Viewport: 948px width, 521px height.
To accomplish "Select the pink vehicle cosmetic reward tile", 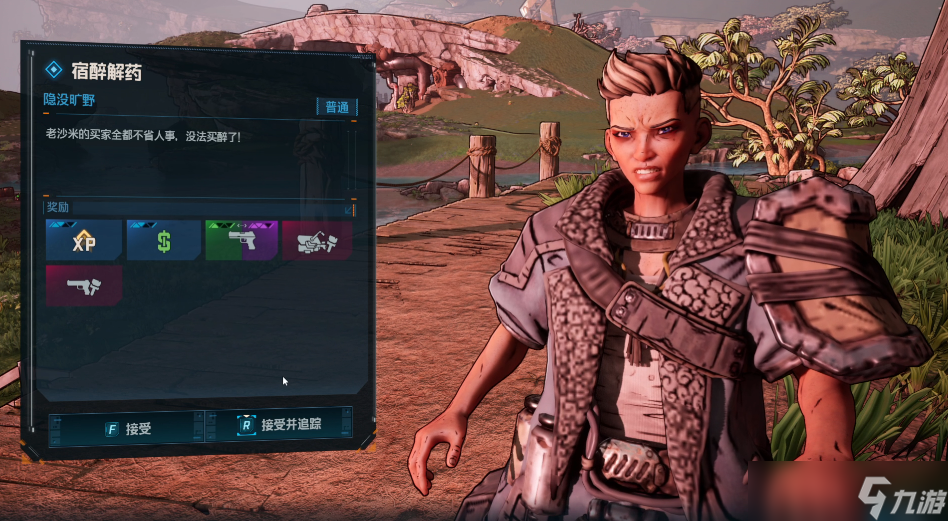I will (x=317, y=241).
